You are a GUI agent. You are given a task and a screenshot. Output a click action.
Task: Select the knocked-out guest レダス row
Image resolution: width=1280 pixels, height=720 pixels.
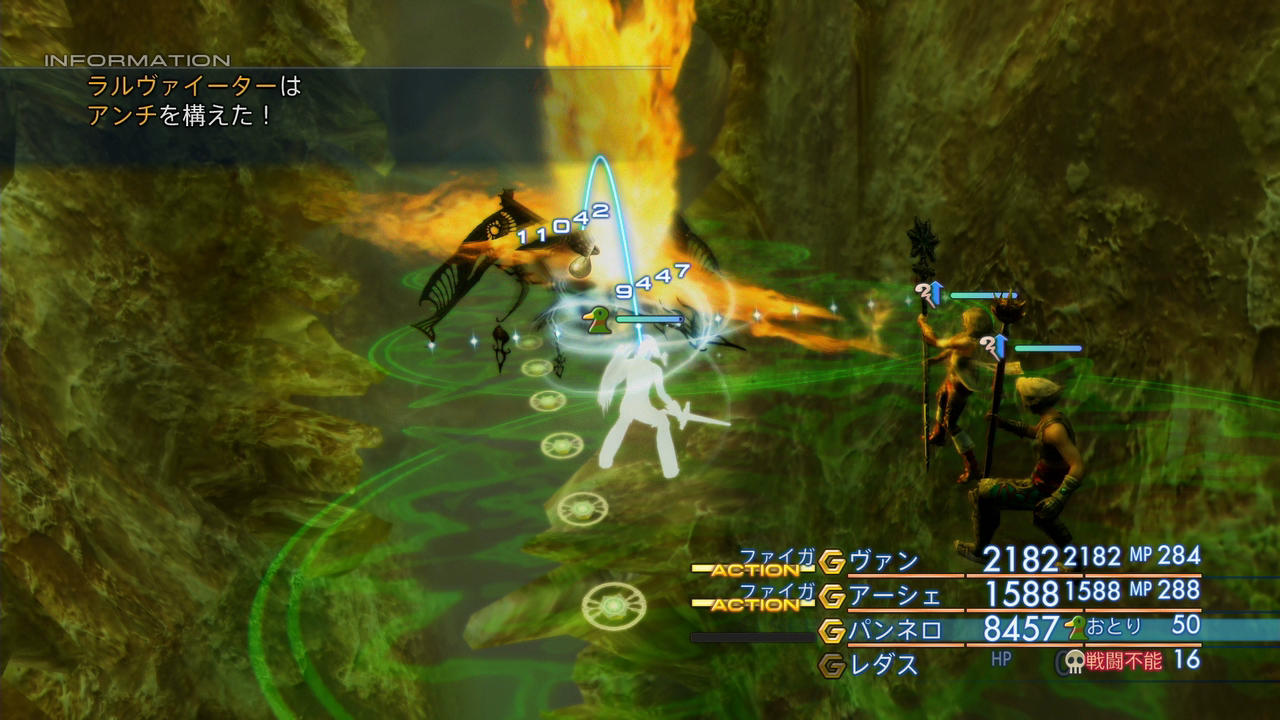[884, 664]
